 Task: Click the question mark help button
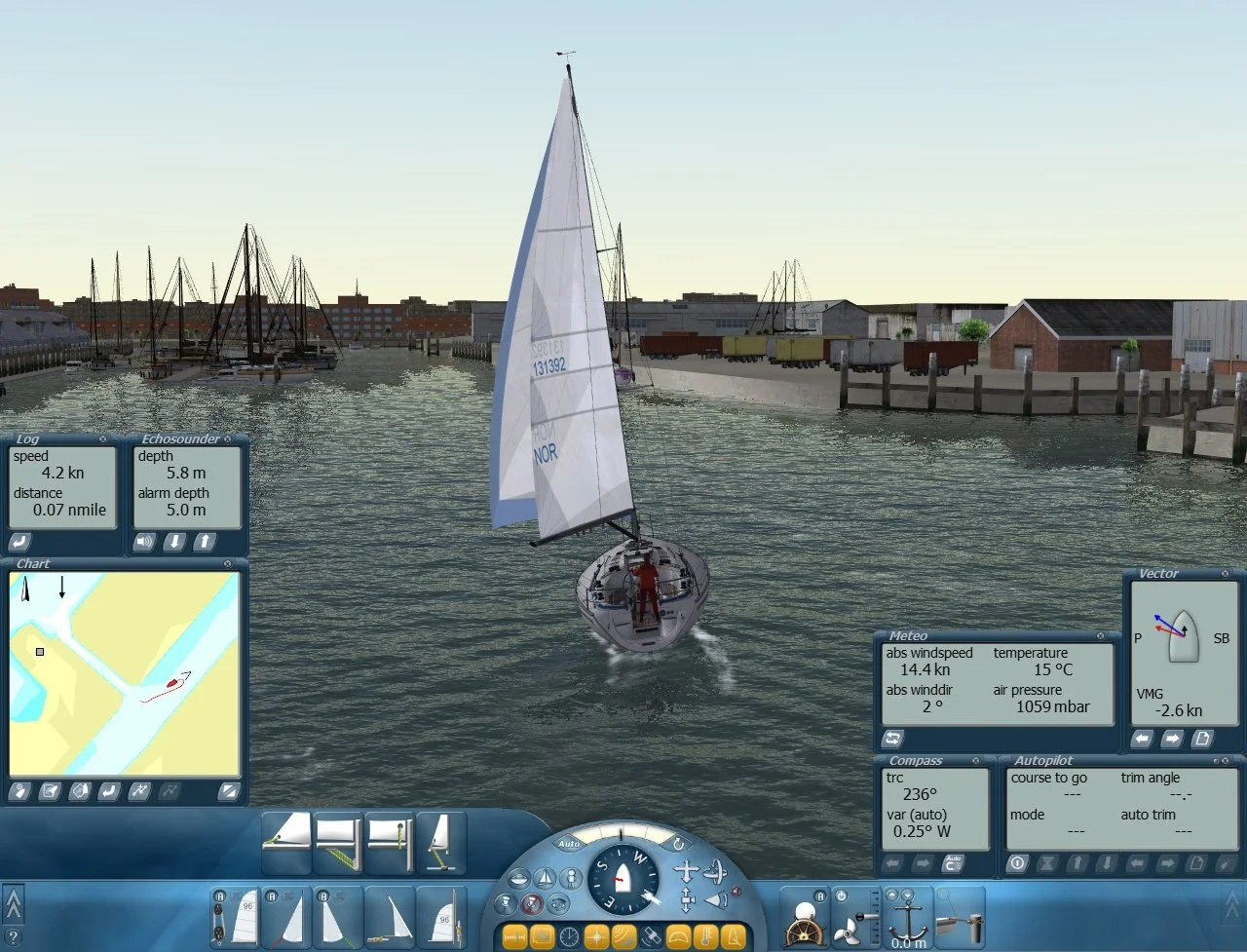click(x=14, y=937)
